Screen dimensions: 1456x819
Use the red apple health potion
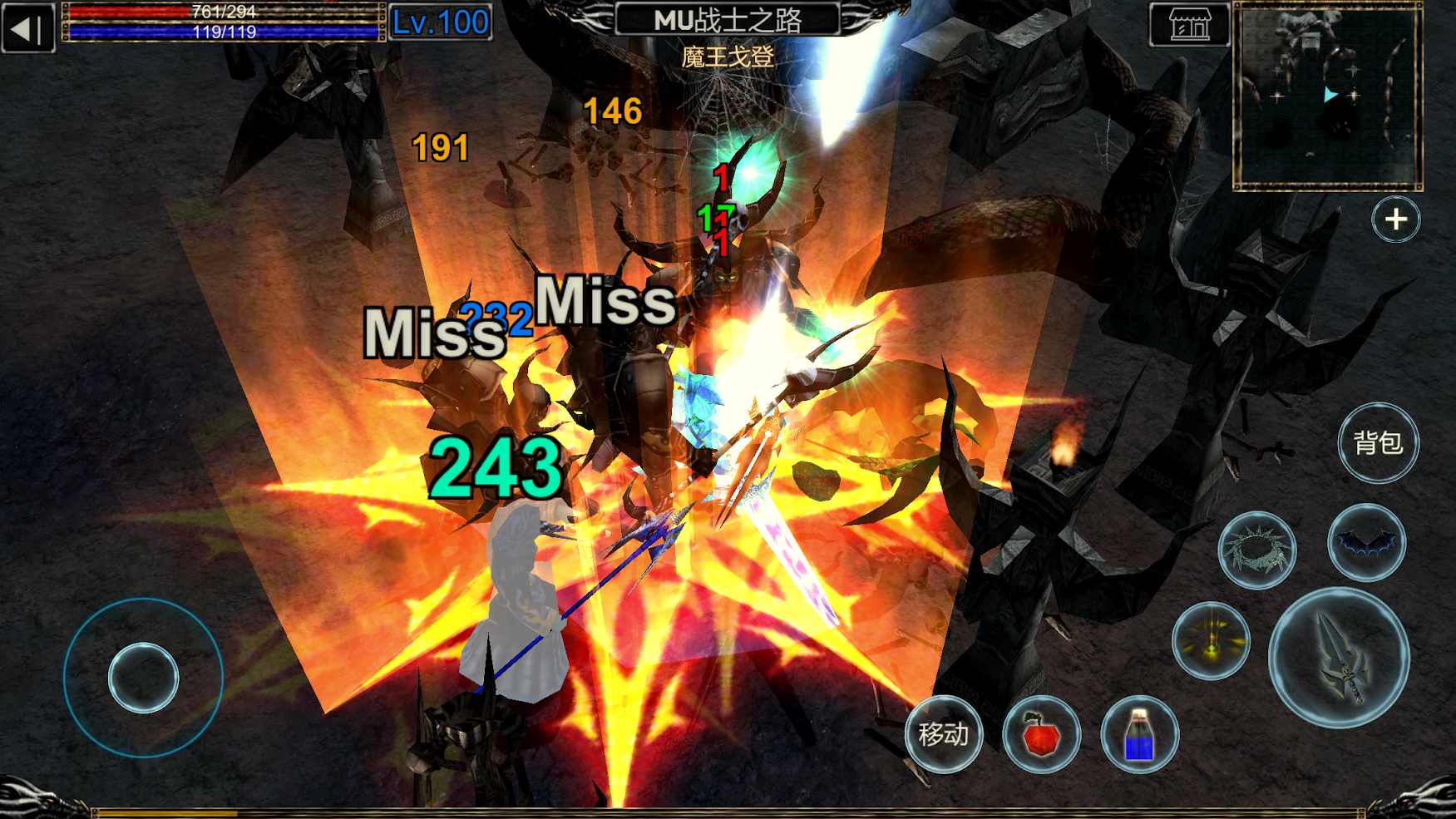[1043, 734]
